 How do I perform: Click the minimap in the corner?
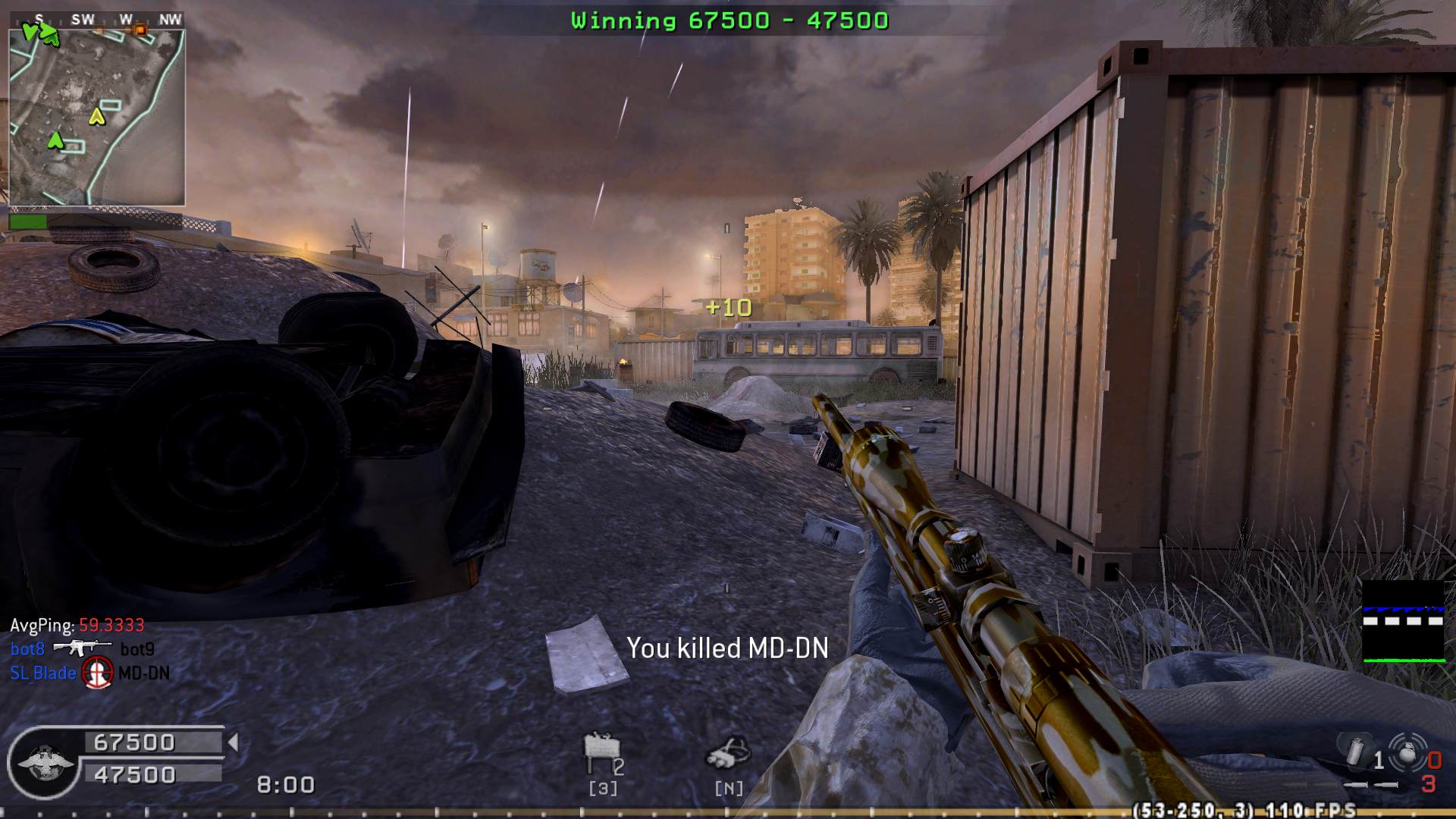click(x=97, y=118)
